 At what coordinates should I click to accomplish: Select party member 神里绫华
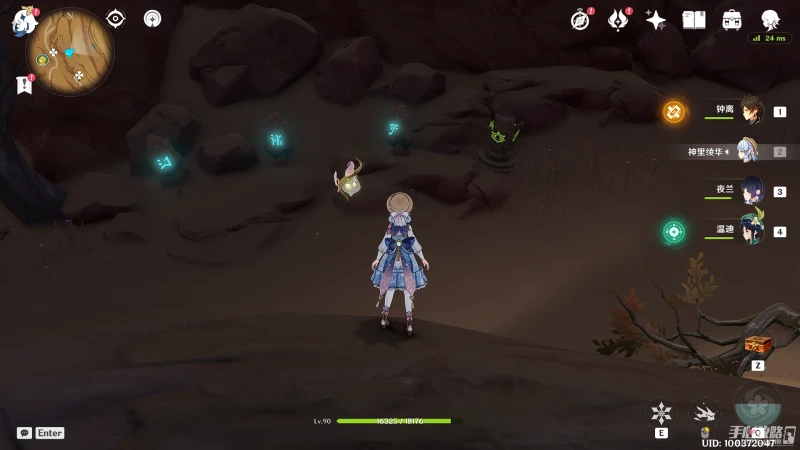(x=750, y=152)
